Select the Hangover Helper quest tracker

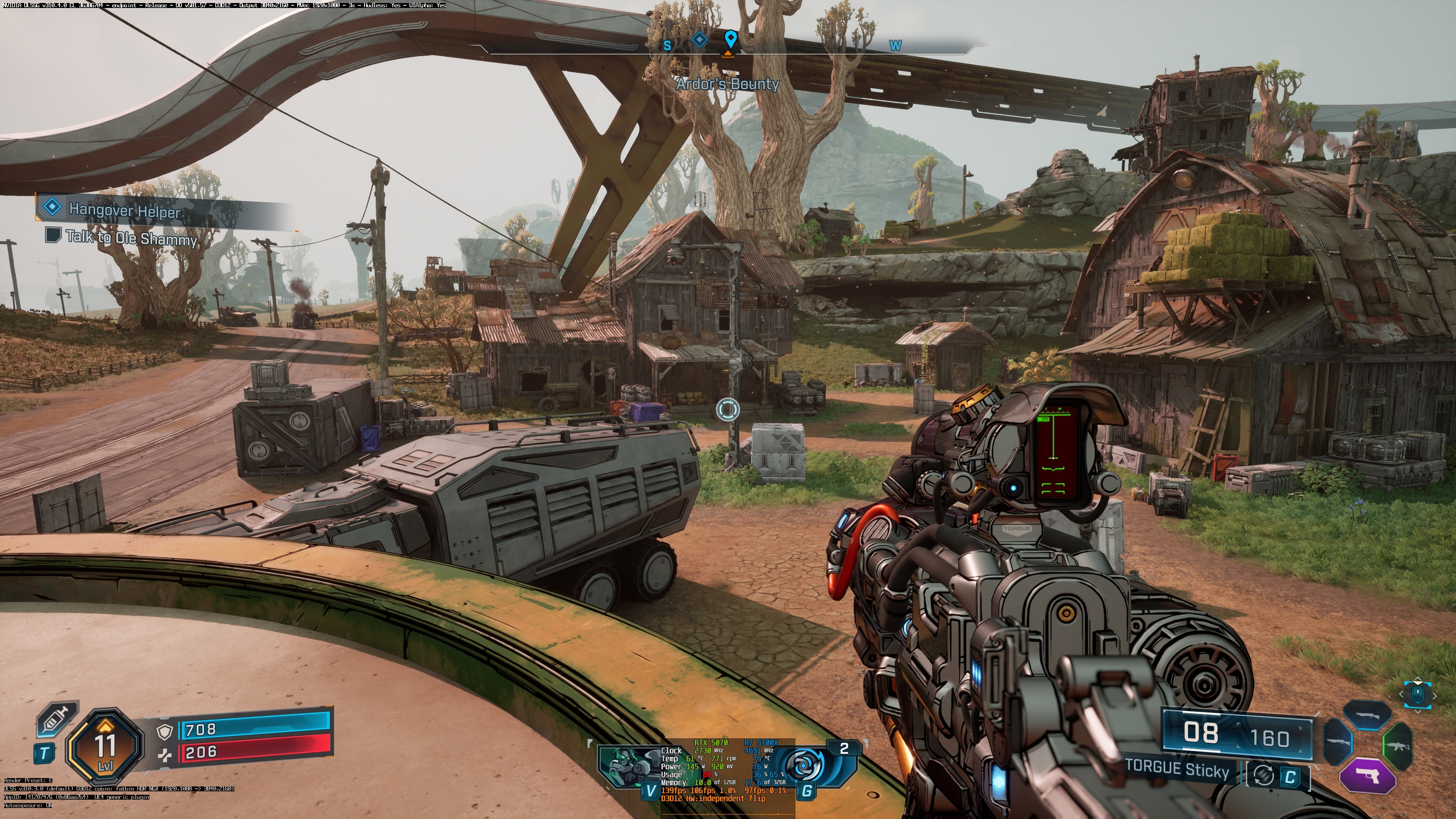(x=124, y=210)
